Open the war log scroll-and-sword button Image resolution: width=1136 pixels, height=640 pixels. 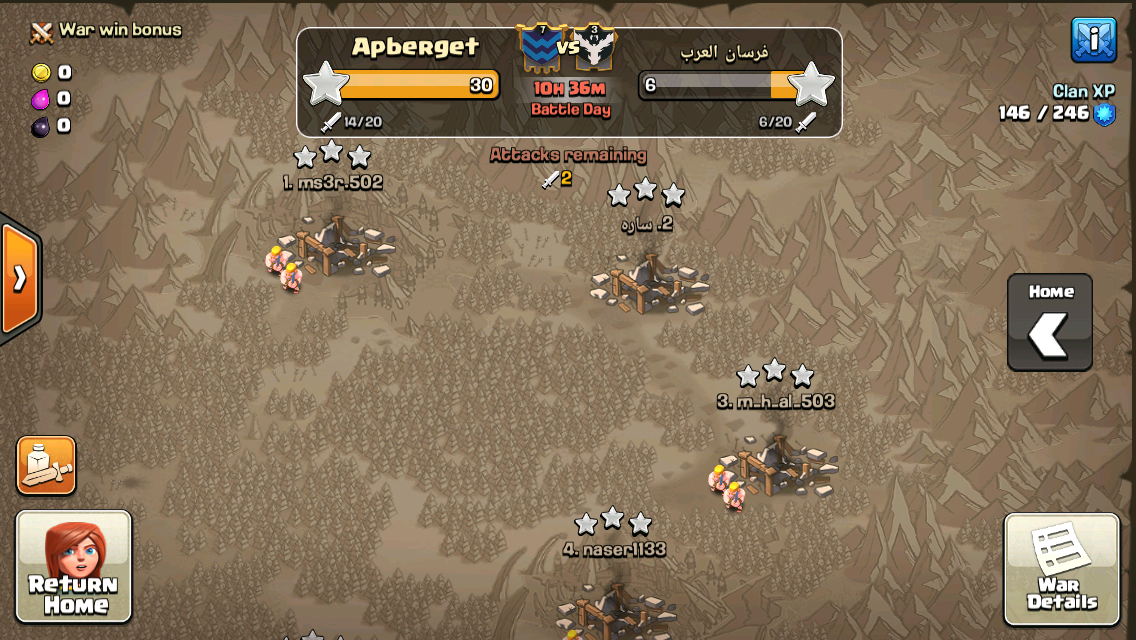pos(46,465)
